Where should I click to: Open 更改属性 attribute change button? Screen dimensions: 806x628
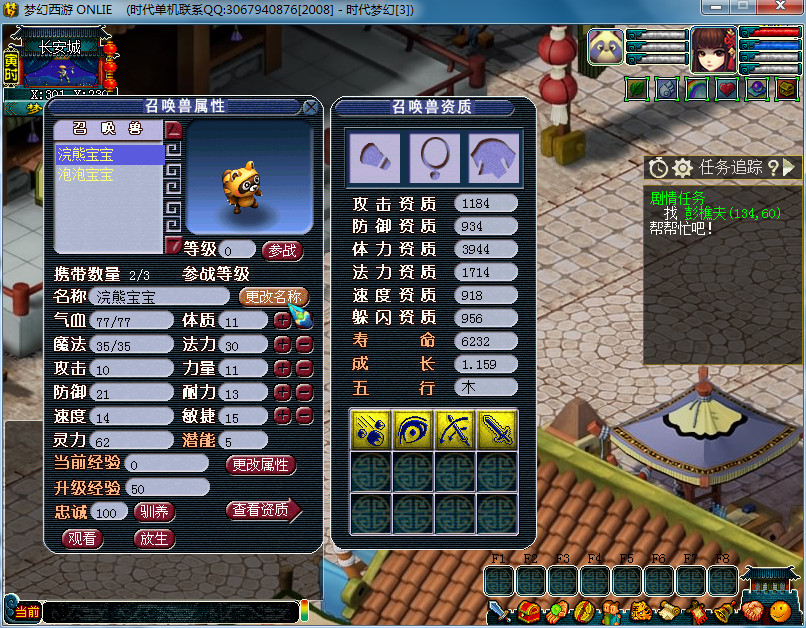[261, 465]
